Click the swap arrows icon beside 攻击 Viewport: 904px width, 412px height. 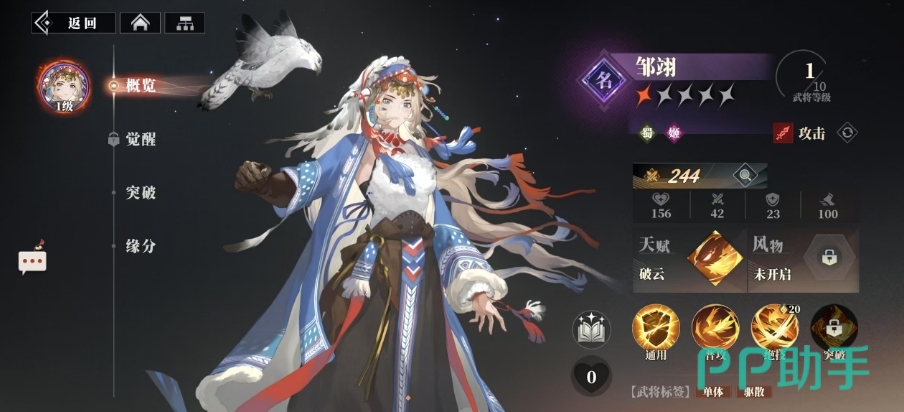tap(847, 132)
